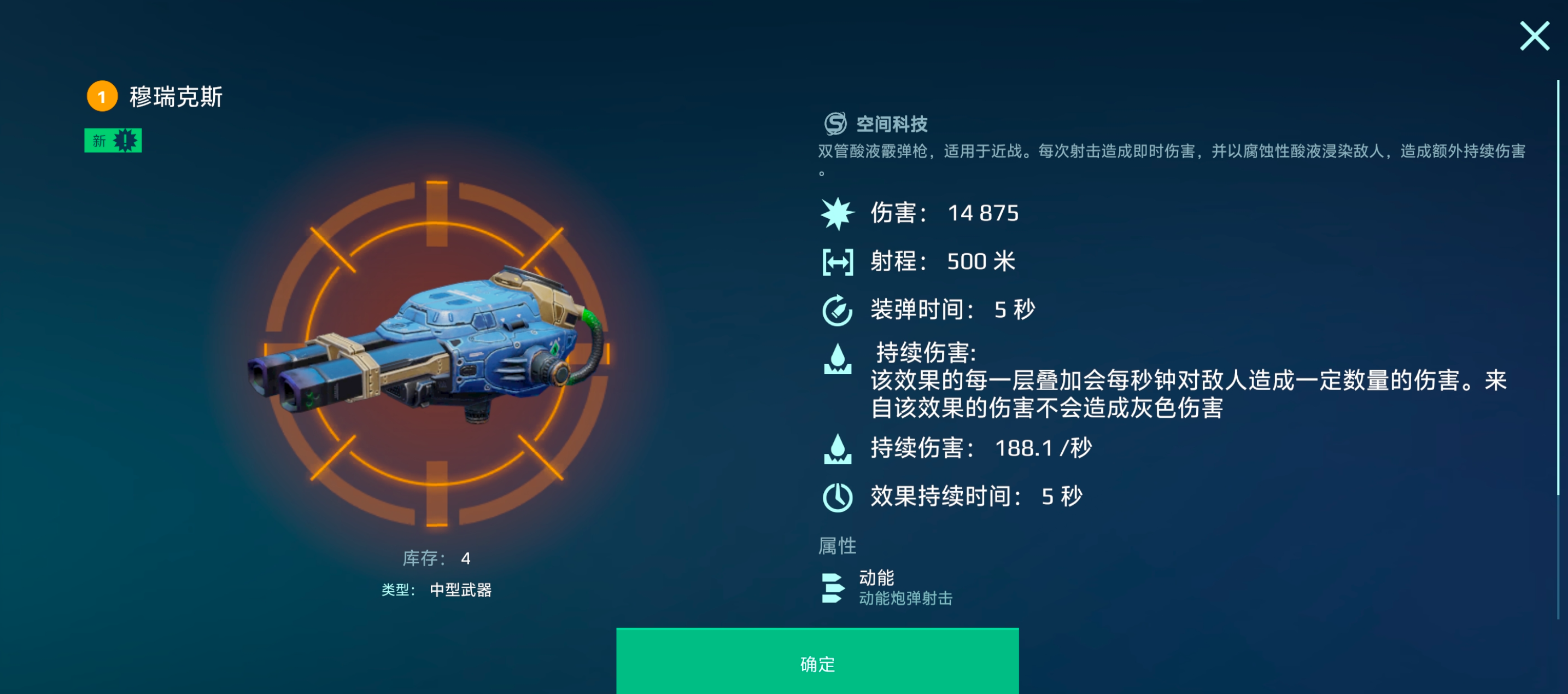The width and height of the screenshot is (1568, 694).
Task: Click the damage burst icon beside 伤害 stat
Action: (x=837, y=213)
